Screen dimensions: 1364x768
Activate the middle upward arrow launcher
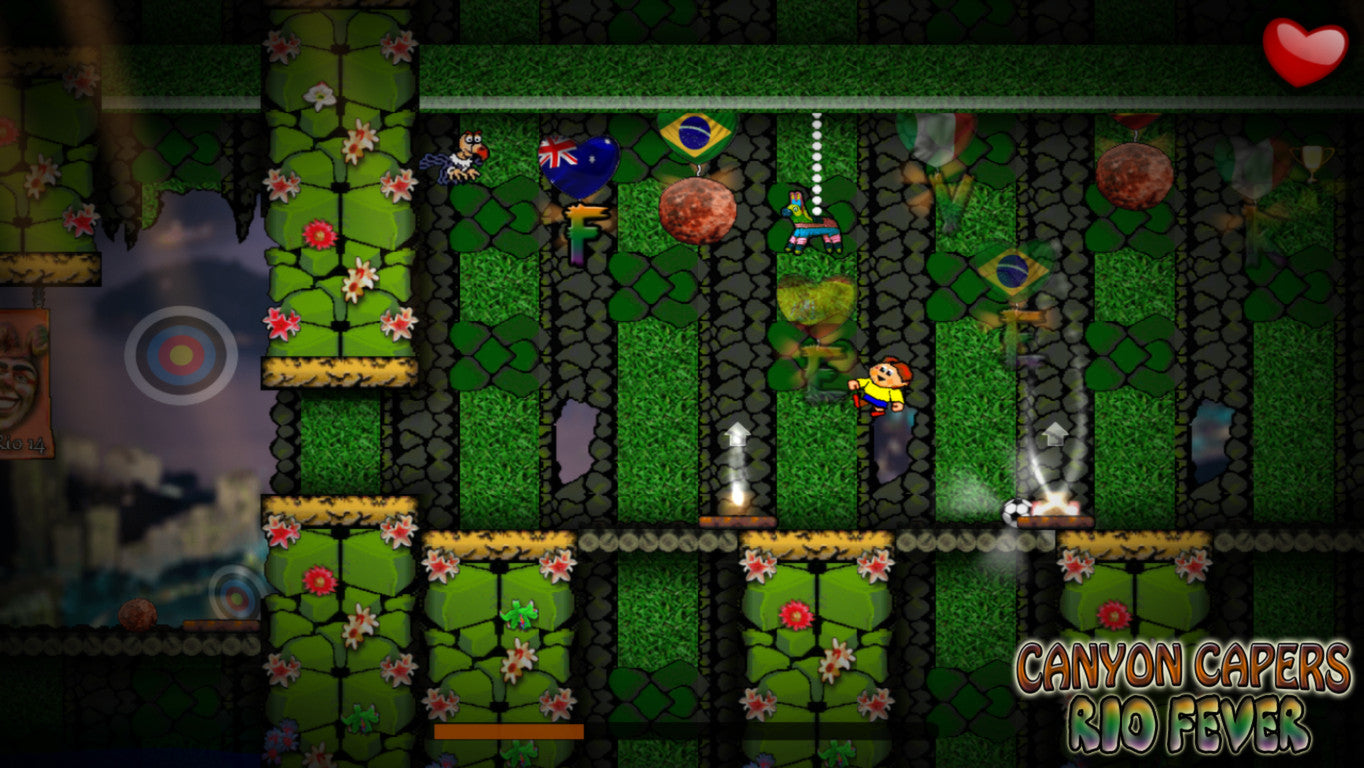(735, 435)
